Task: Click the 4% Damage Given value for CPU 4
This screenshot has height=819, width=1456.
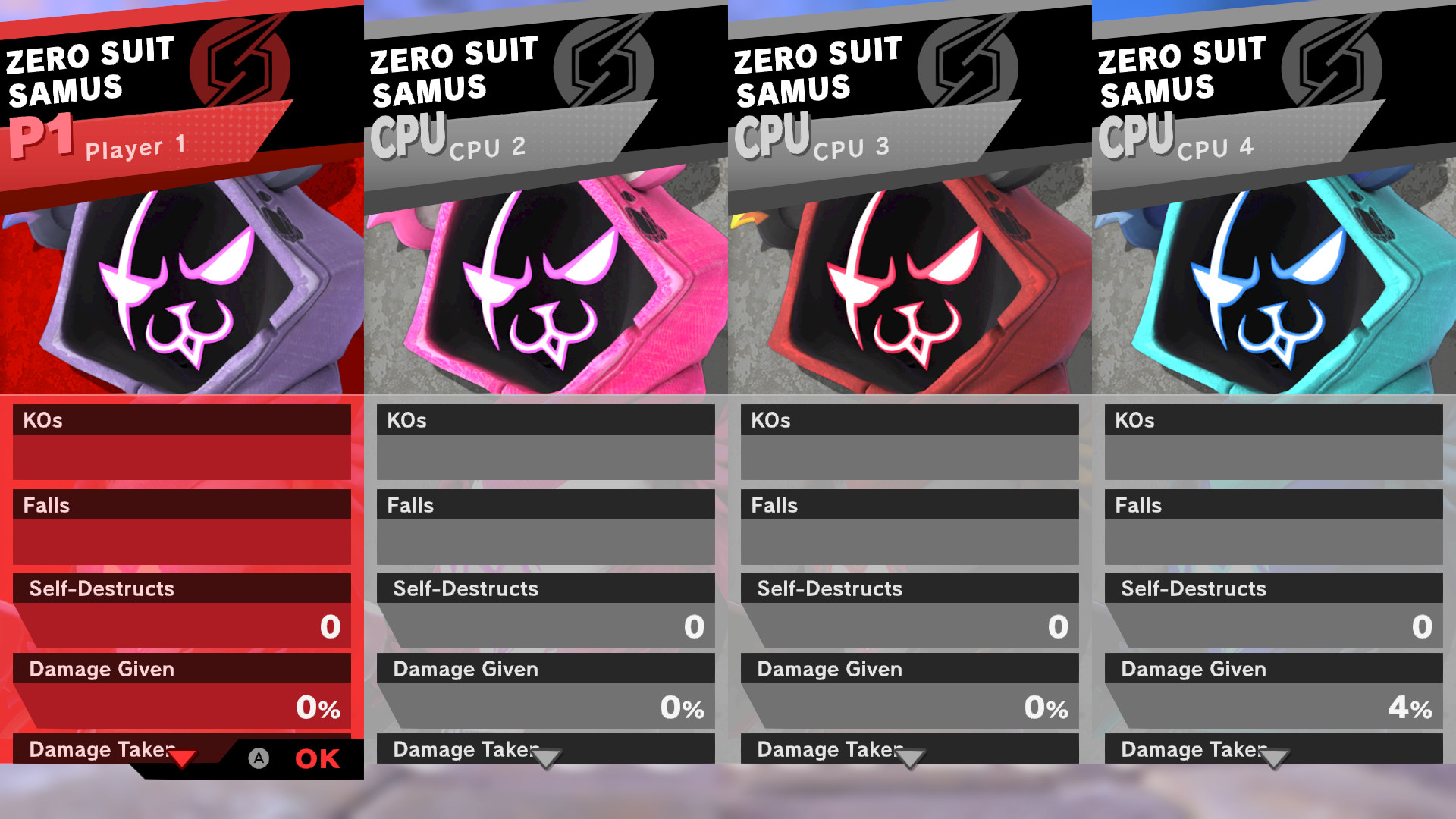Action: coord(1412,709)
